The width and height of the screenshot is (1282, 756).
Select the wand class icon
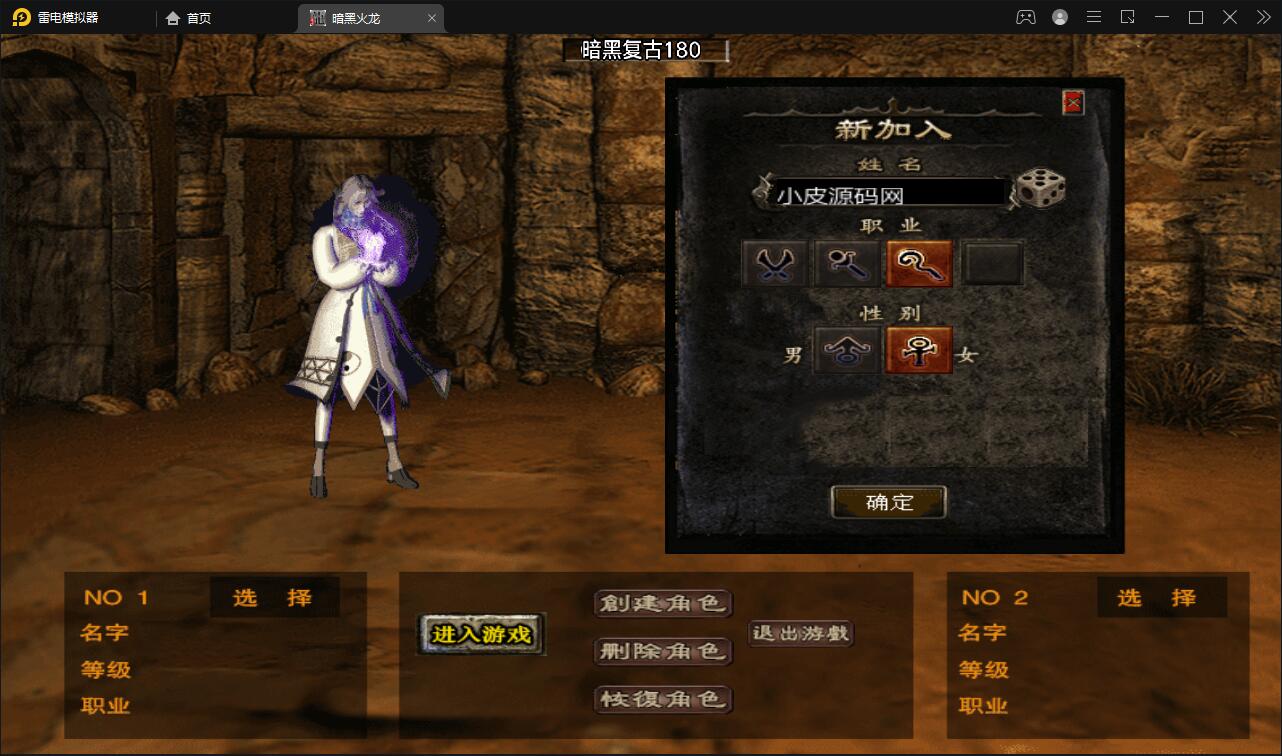[x=846, y=262]
